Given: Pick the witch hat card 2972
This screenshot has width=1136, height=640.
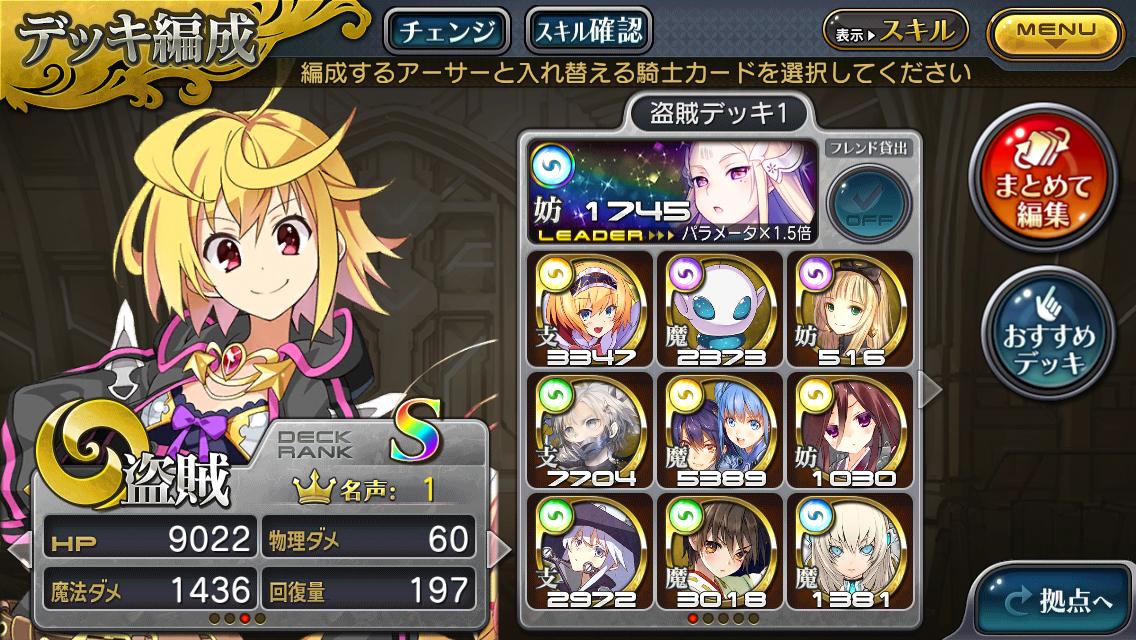Looking at the screenshot, I should [x=592, y=551].
